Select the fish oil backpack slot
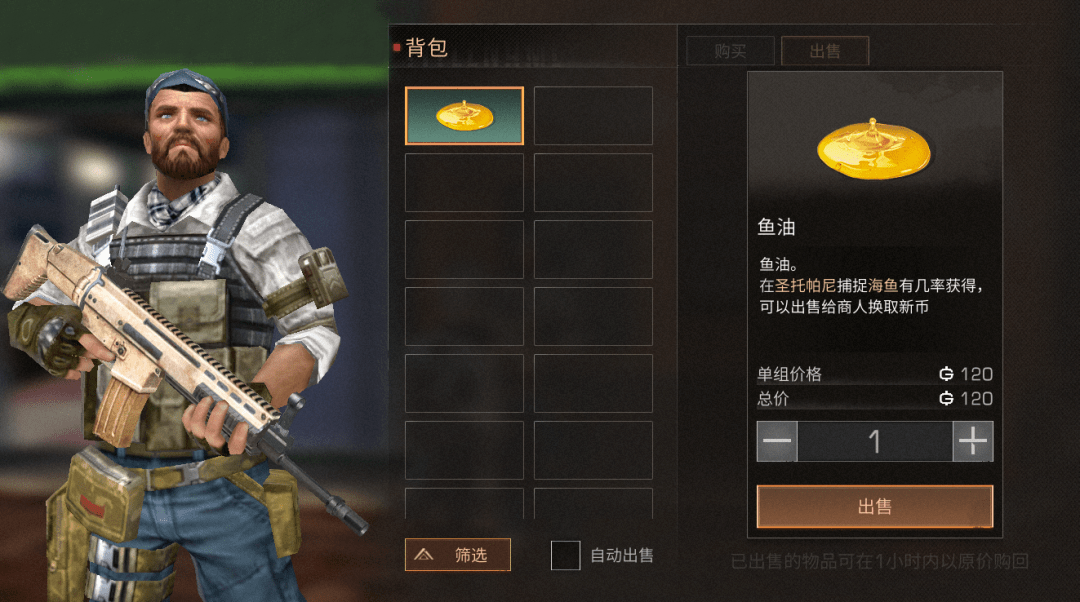The width and height of the screenshot is (1080, 602). (x=464, y=116)
